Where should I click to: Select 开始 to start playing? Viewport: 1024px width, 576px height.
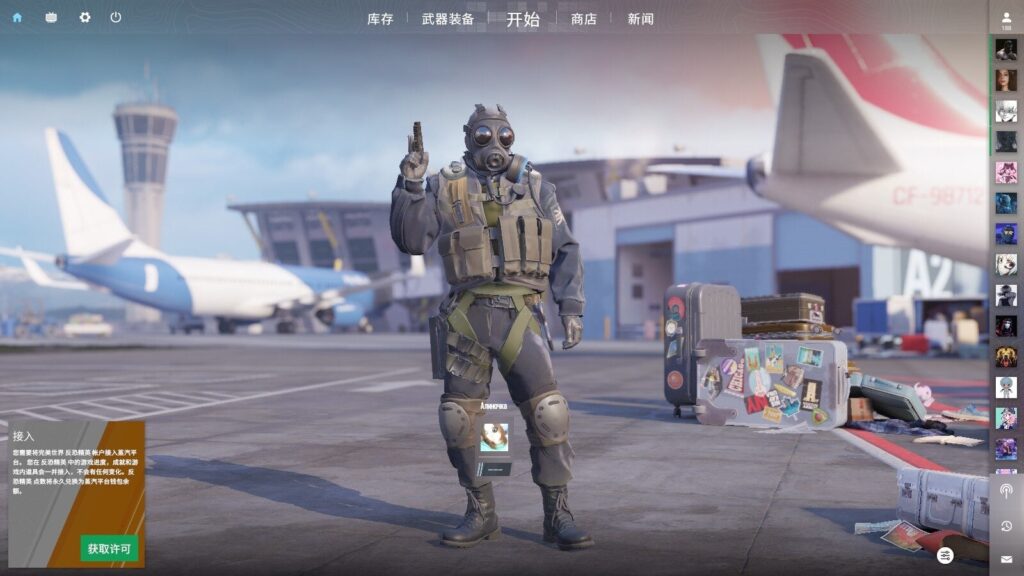(522, 19)
